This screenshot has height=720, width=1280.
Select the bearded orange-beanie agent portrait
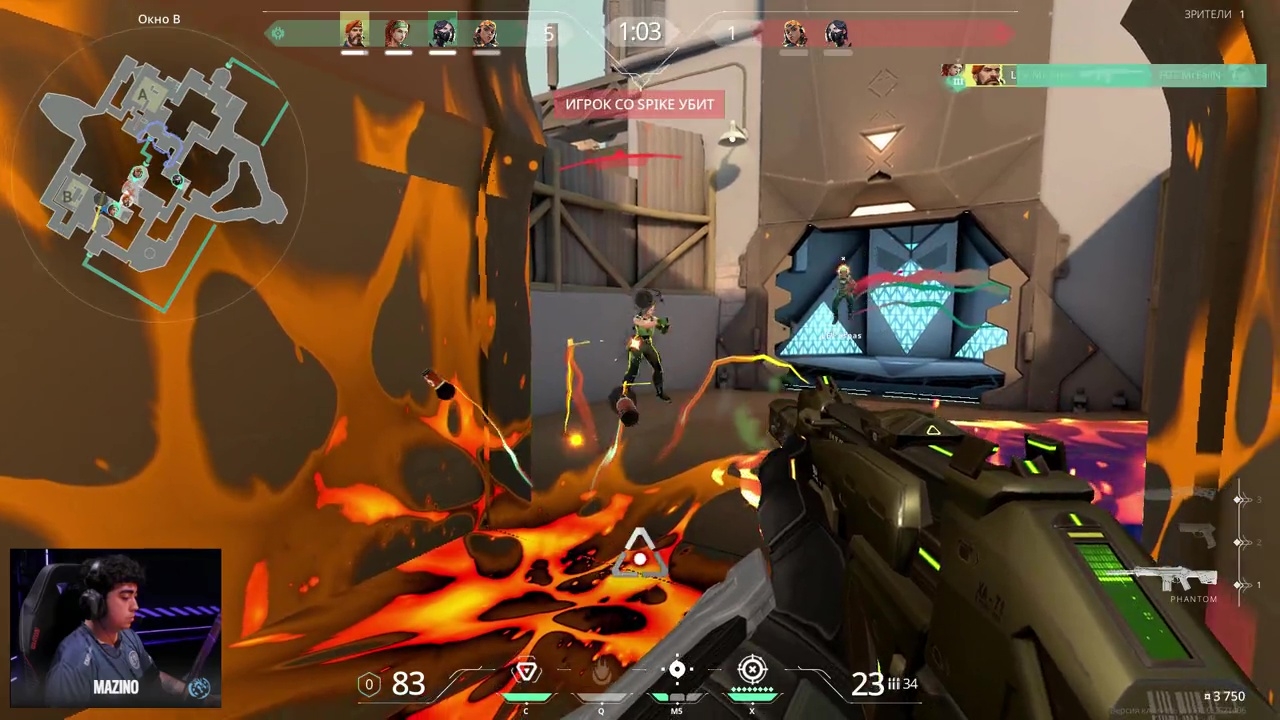point(354,33)
